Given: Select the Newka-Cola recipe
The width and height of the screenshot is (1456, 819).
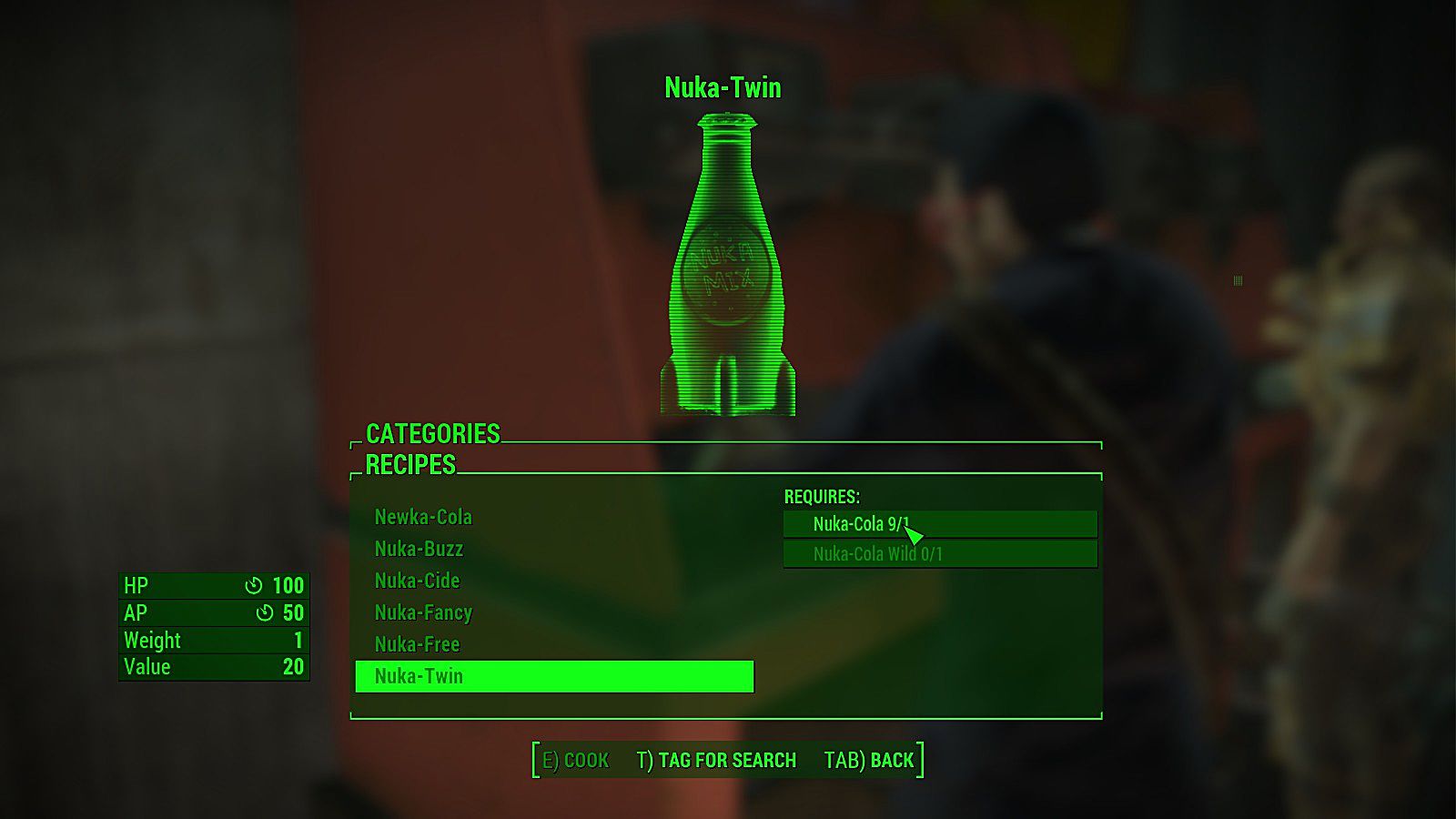Looking at the screenshot, I should (423, 517).
